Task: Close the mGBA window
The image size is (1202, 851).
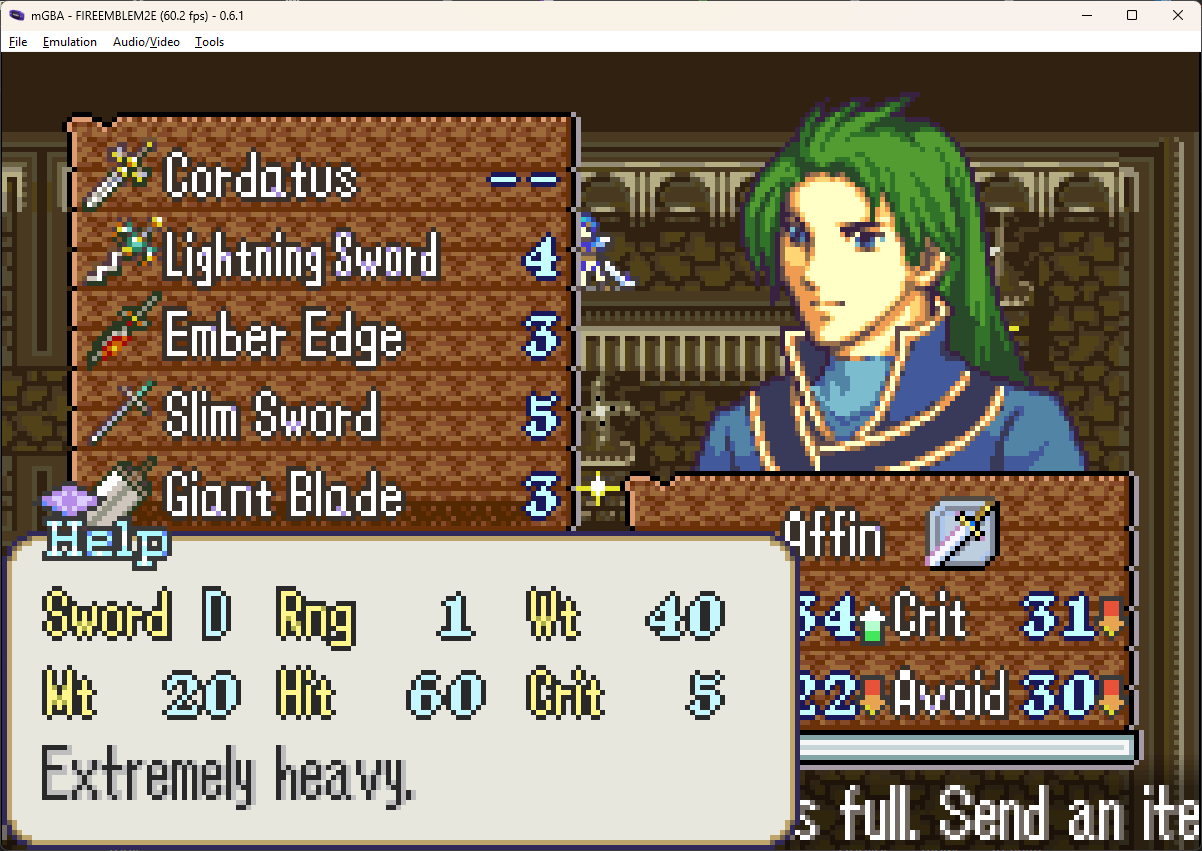Action: 1178,15
